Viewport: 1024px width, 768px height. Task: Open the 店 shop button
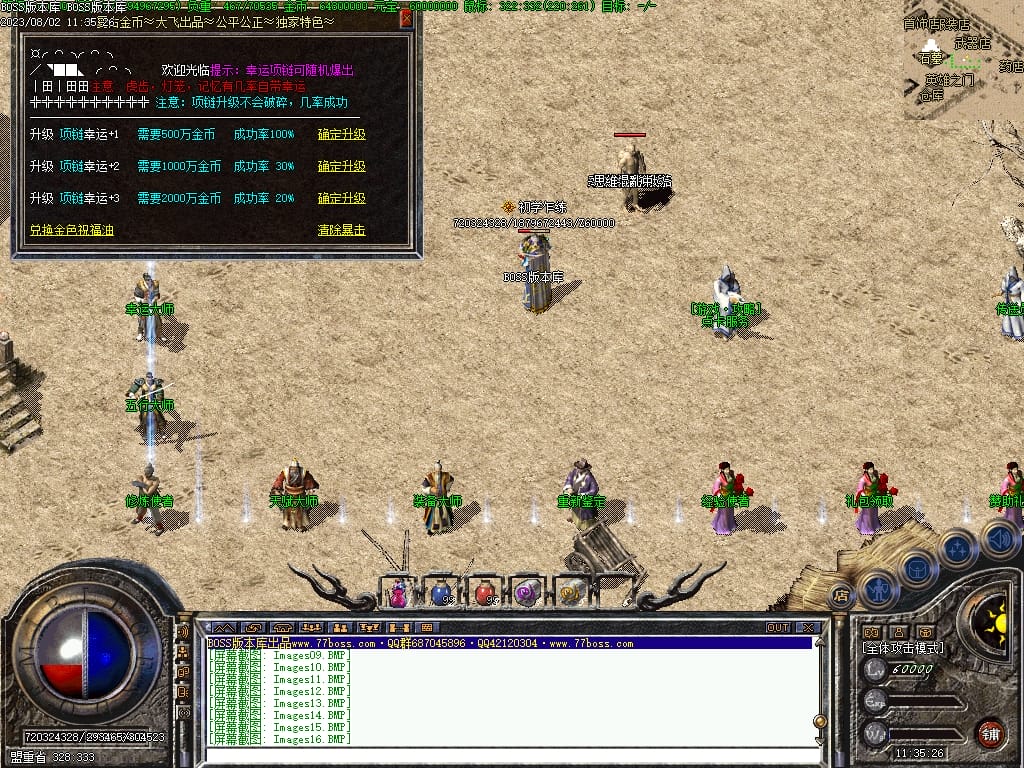point(841,596)
